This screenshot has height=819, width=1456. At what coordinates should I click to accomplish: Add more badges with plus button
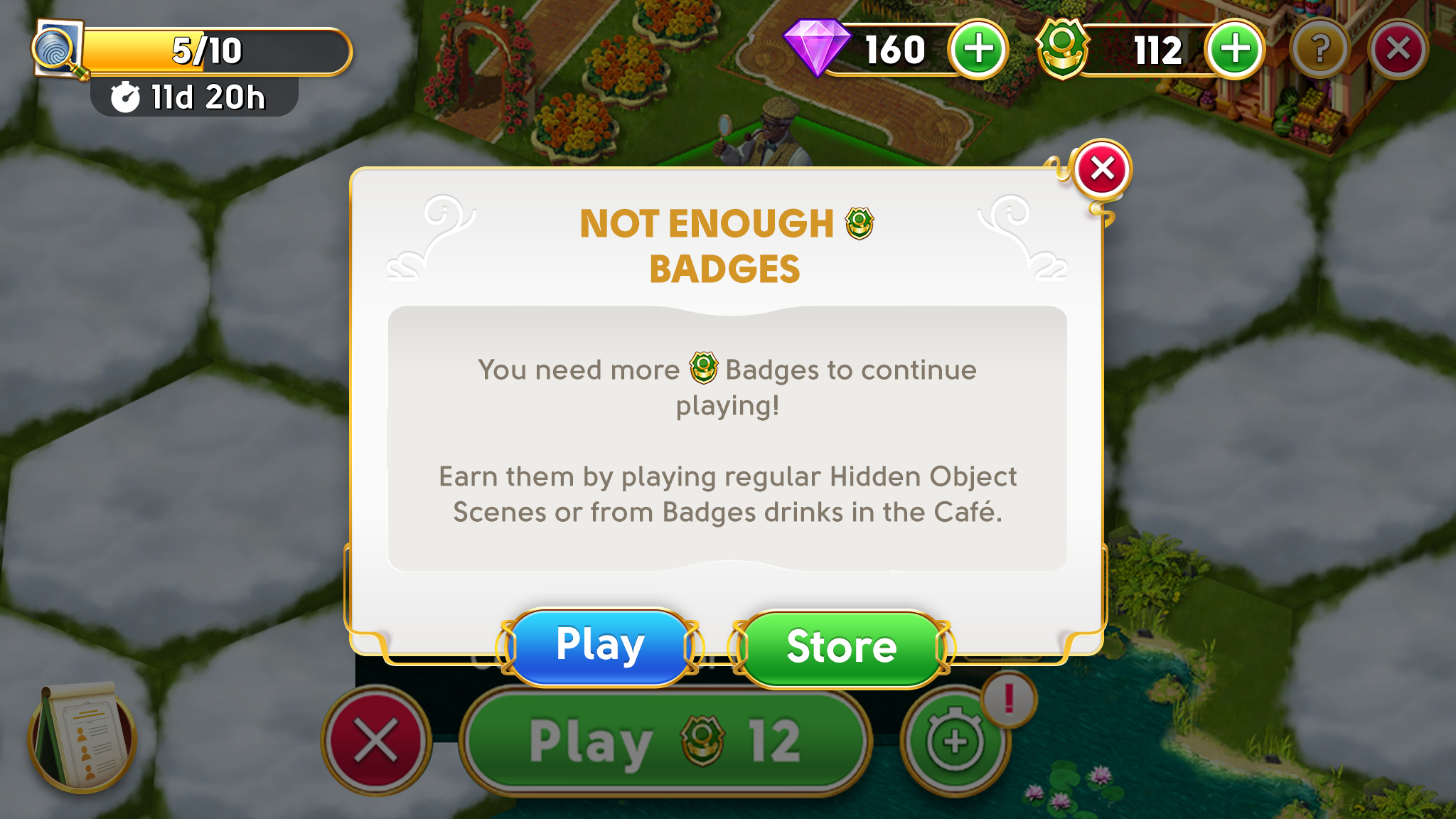point(1234,50)
